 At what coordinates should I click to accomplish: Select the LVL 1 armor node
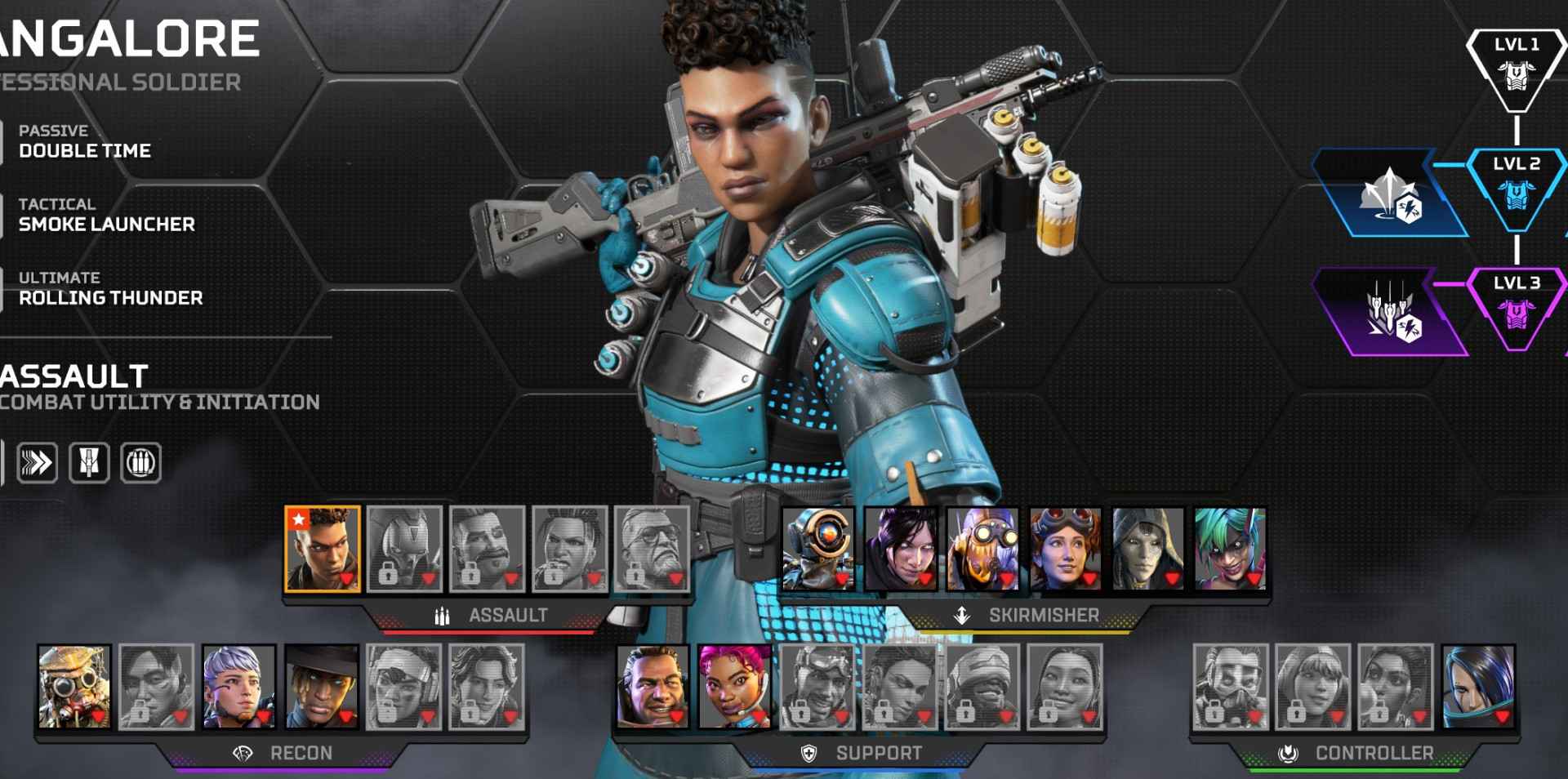coord(1516,69)
